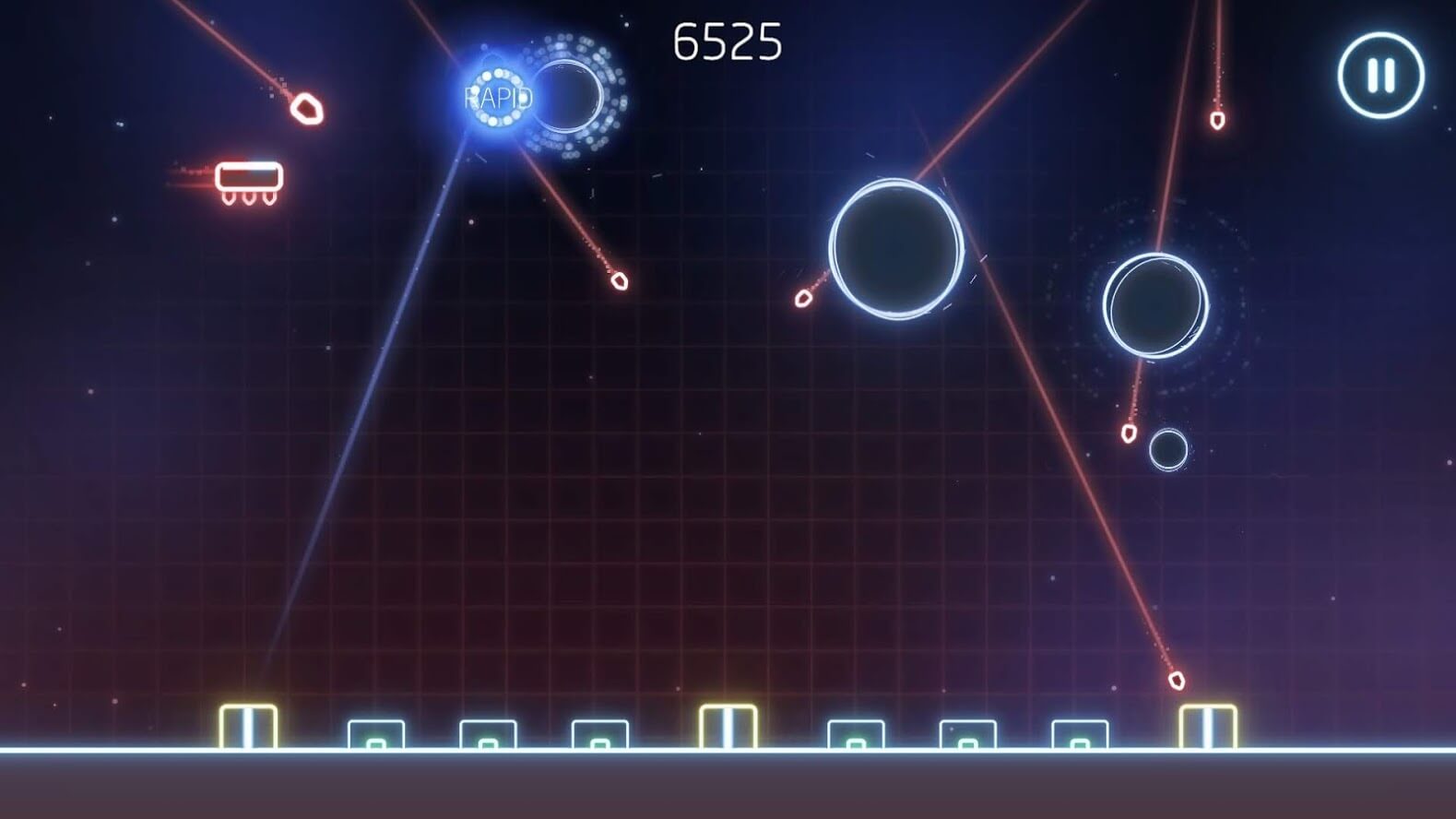This screenshot has height=819, width=1456.
Task: Click the red meteor near the bottom right
Action: tap(1176, 680)
